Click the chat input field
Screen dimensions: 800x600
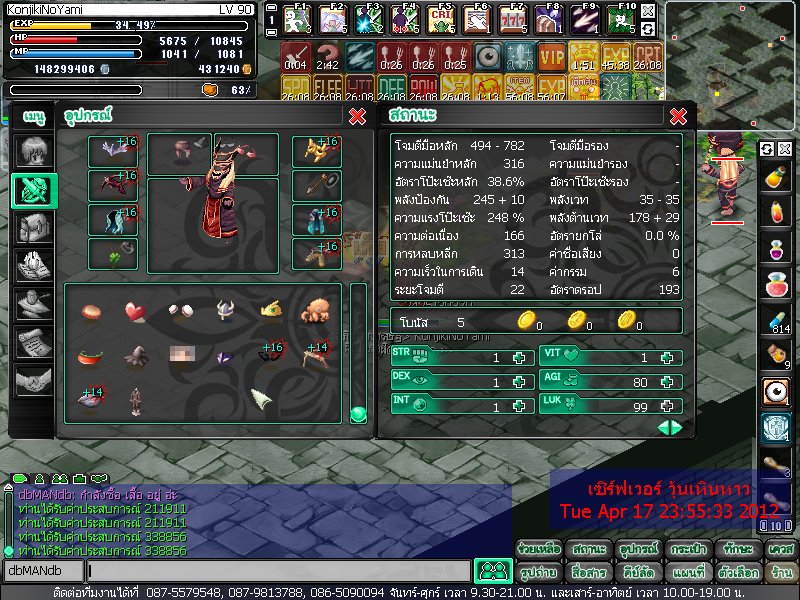[x=278, y=571]
